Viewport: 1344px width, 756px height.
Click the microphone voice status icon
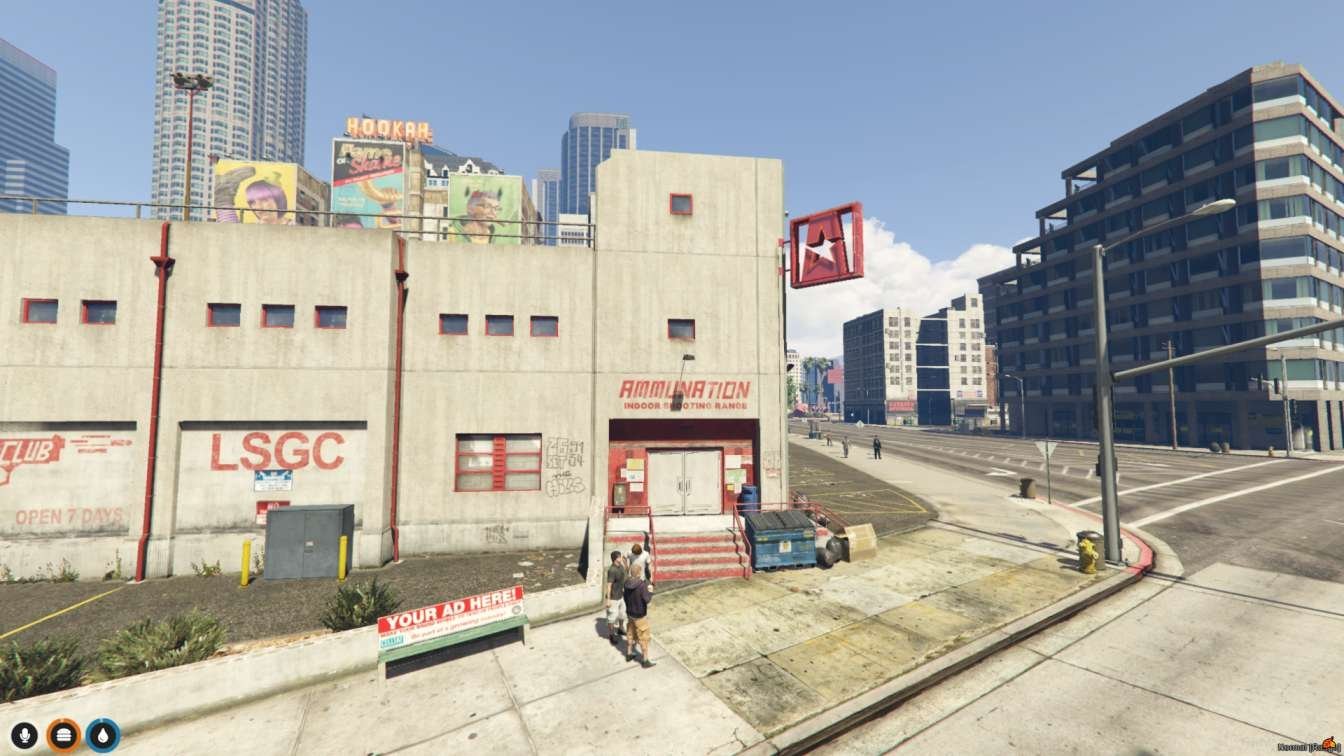[x=24, y=735]
